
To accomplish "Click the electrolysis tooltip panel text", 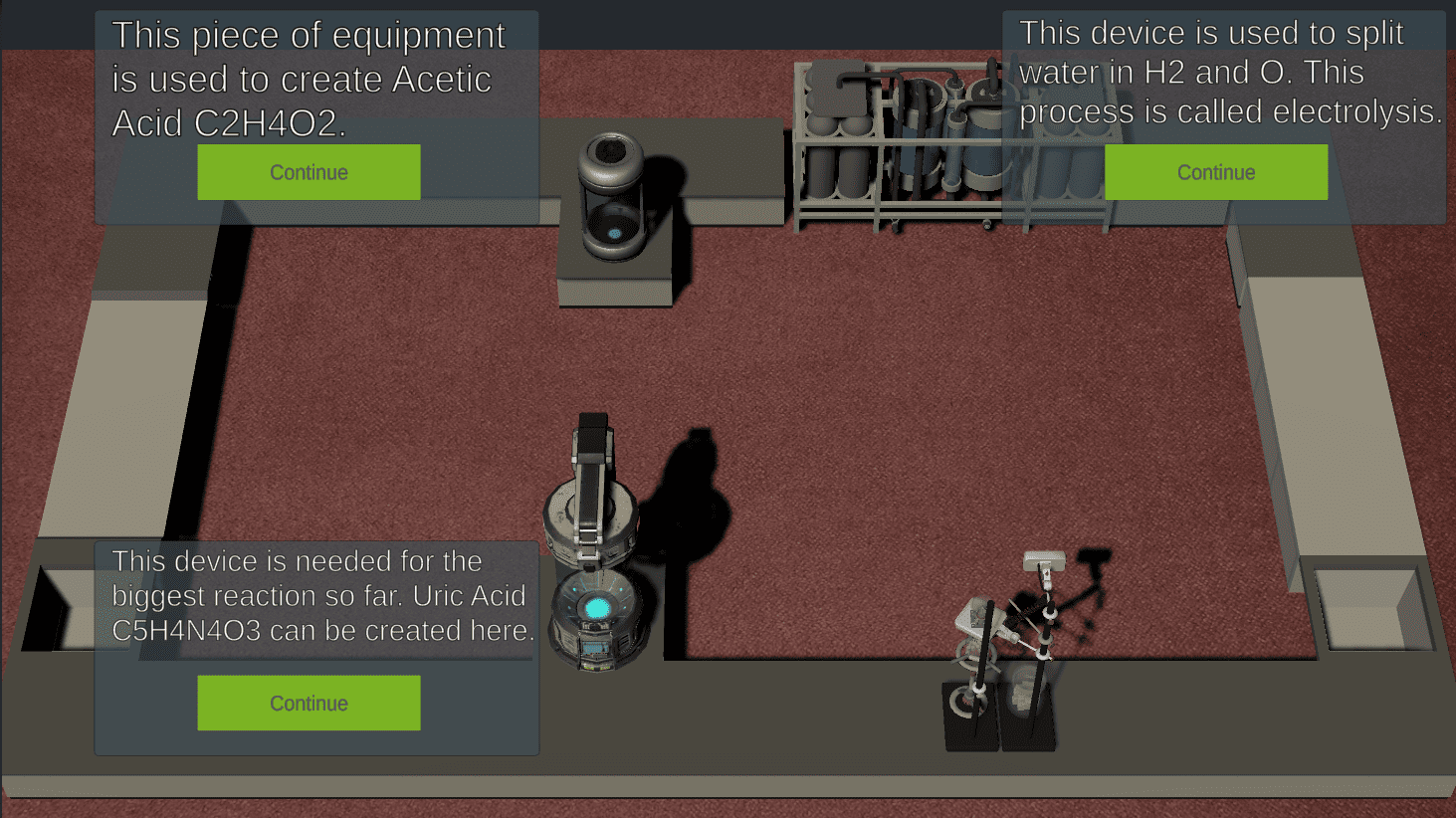I will click(x=1216, y=72).
